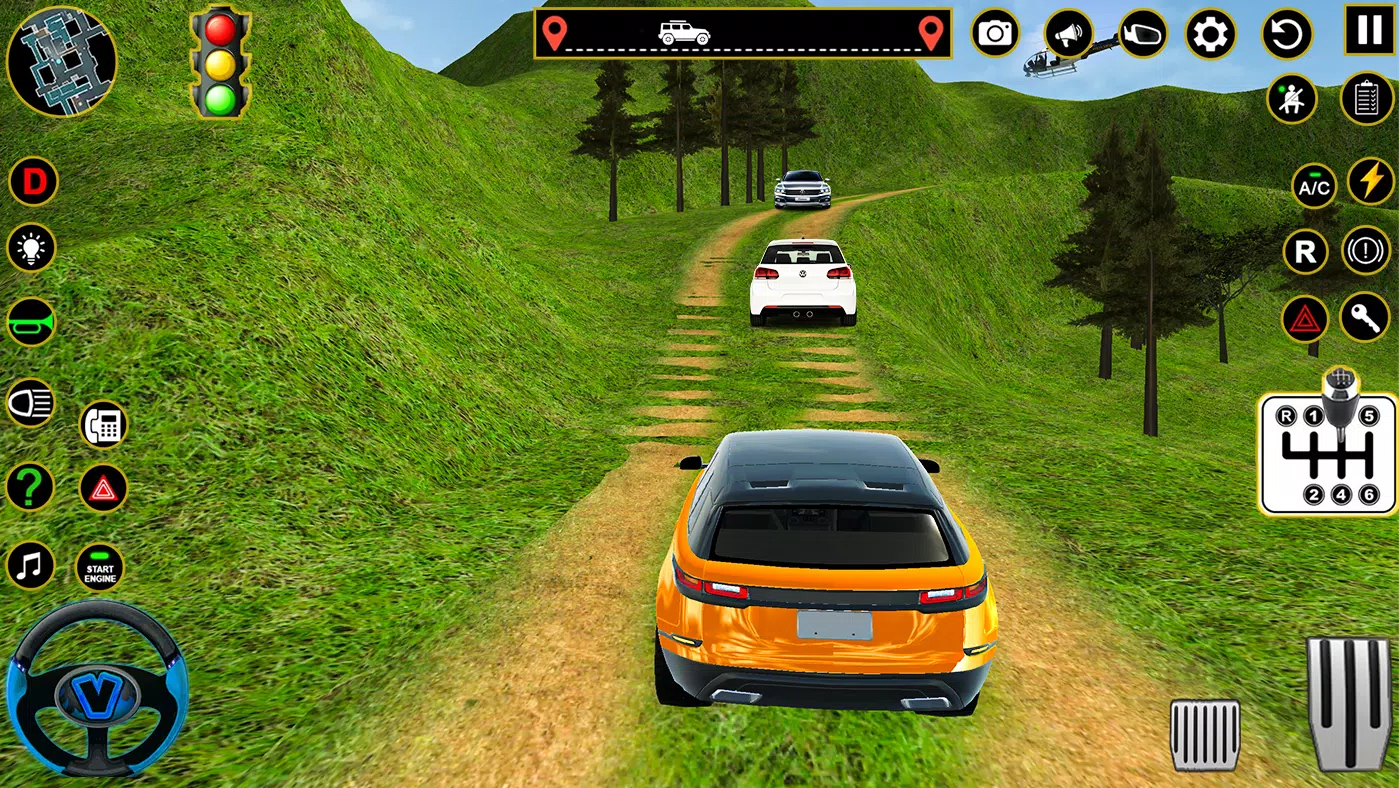Viewport: 1399px width, 788px height.
Task: Open the gear settings menu
Action: 1210,35
